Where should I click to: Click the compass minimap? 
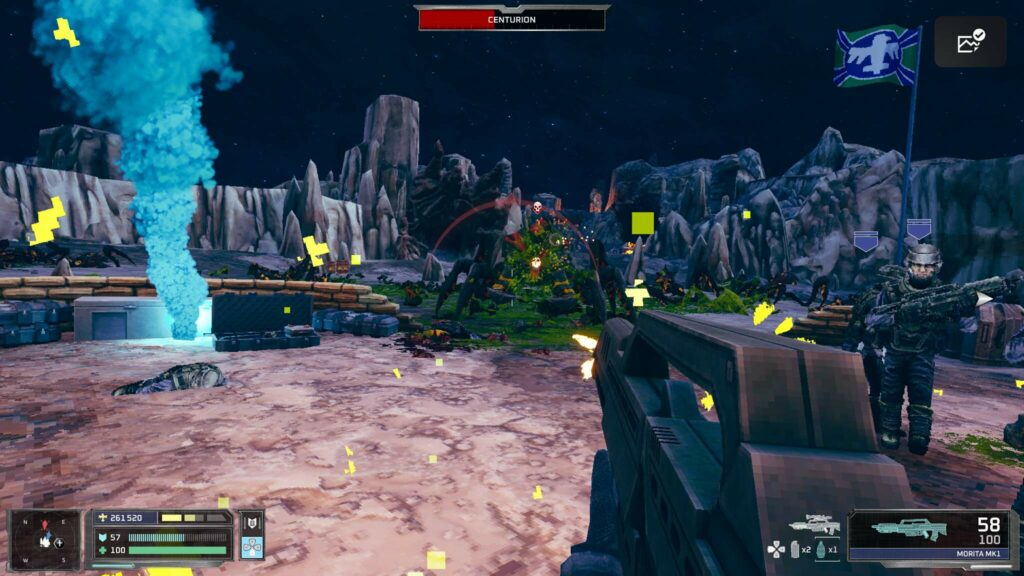tap(45, 539)
